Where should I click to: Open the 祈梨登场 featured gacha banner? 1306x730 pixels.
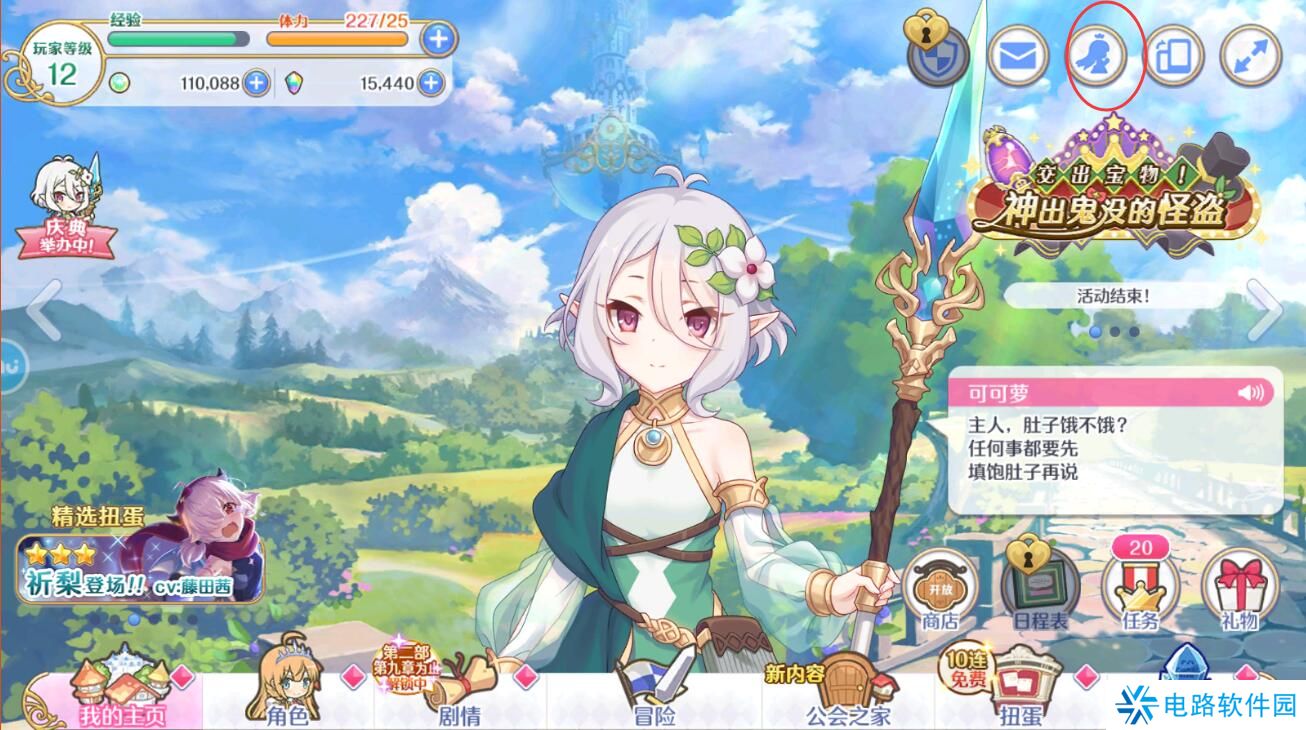click(140, 560)
